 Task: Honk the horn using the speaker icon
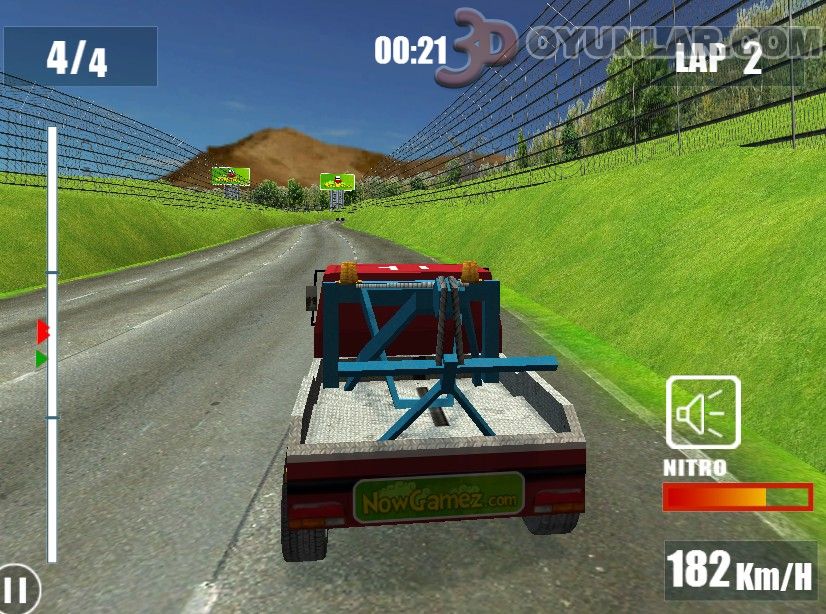pos(703,412)
